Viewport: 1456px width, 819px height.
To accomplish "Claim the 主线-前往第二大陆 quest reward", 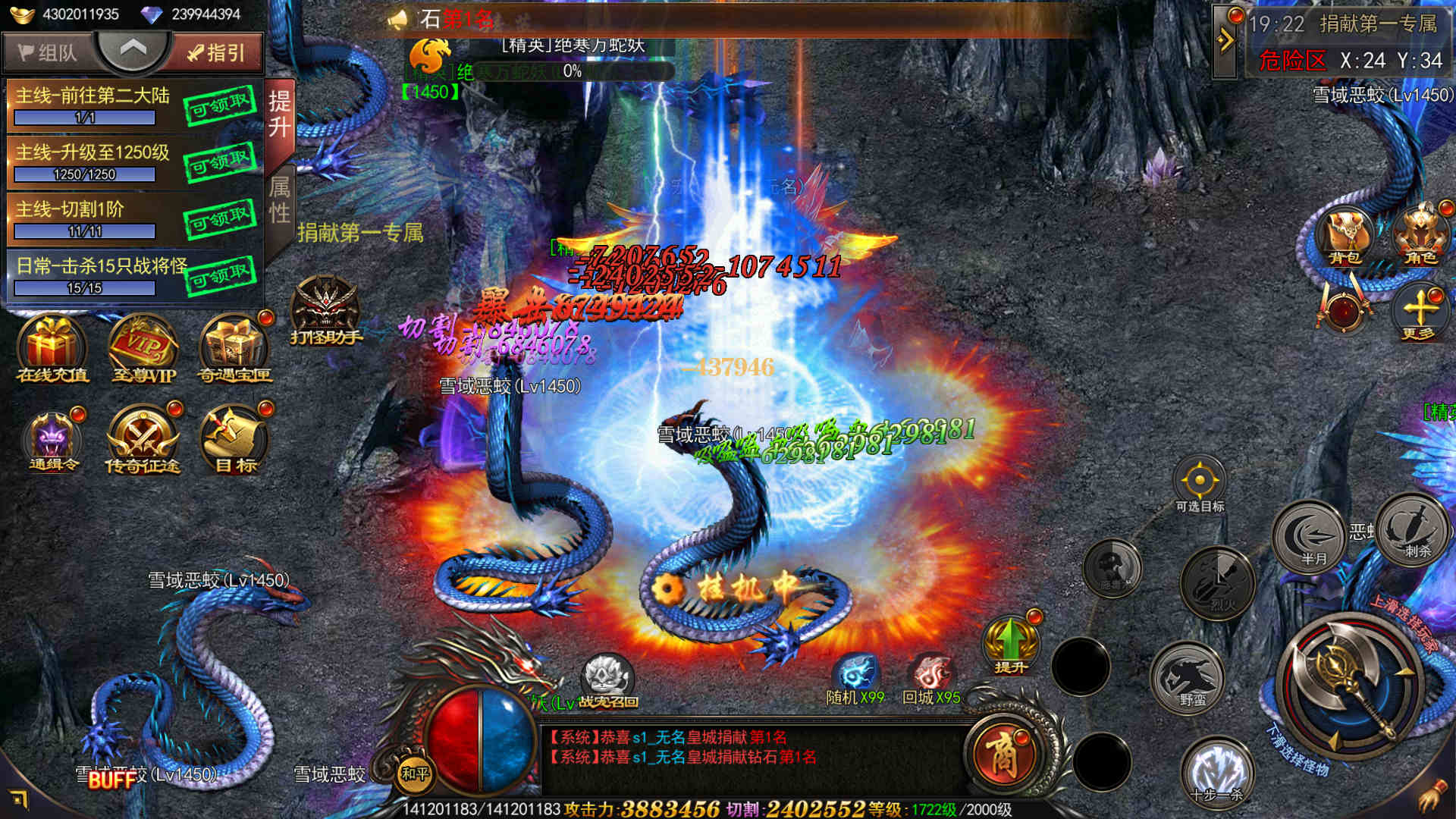I will pyautogui.click(x=220, y=106).
